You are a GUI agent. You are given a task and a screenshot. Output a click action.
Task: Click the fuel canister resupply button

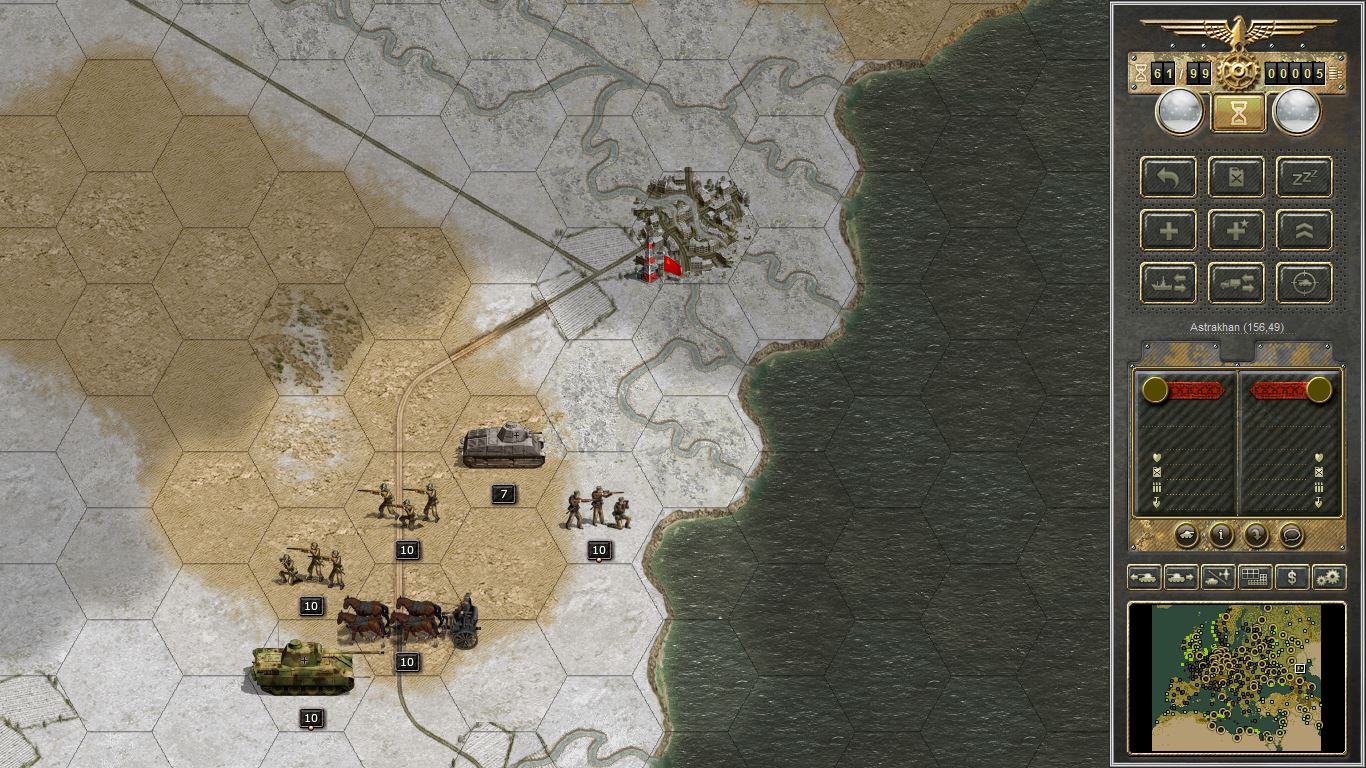(1236, 177)
